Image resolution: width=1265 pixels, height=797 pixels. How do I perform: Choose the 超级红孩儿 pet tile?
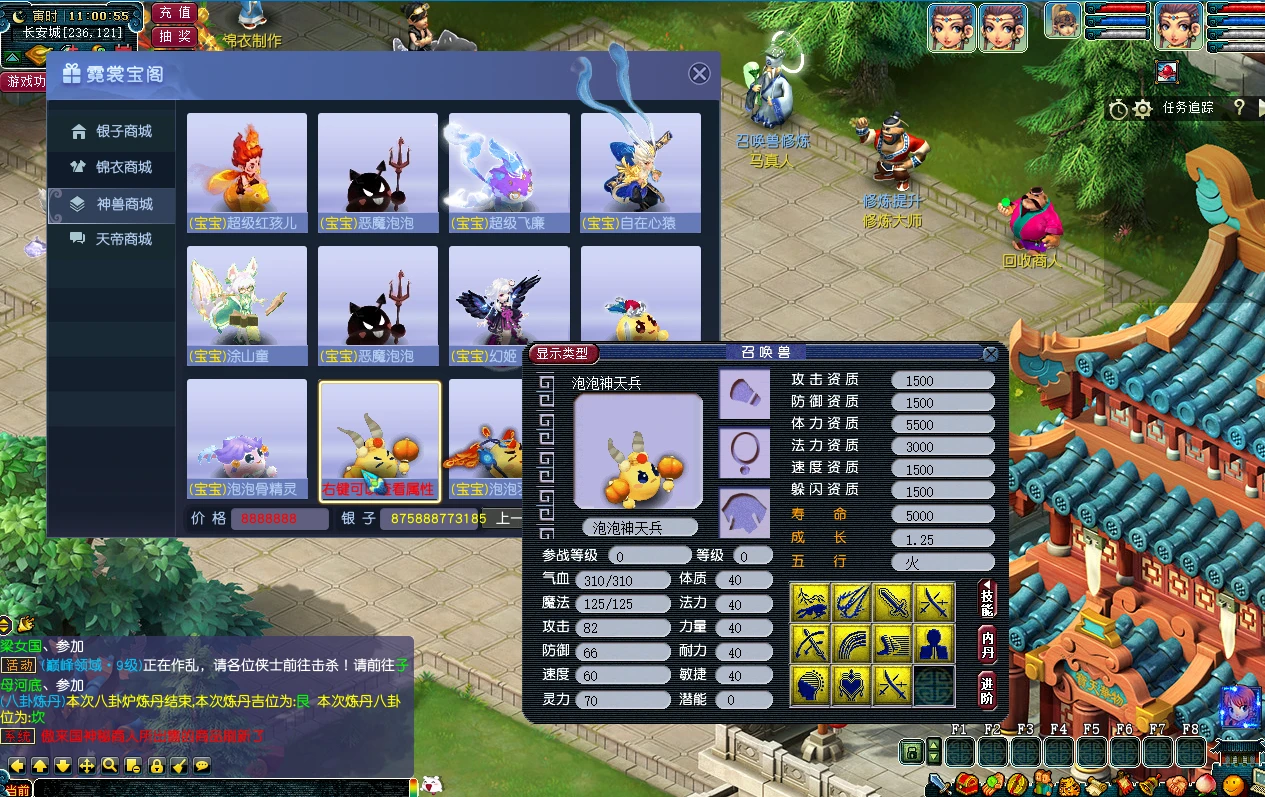pos(247,172)
